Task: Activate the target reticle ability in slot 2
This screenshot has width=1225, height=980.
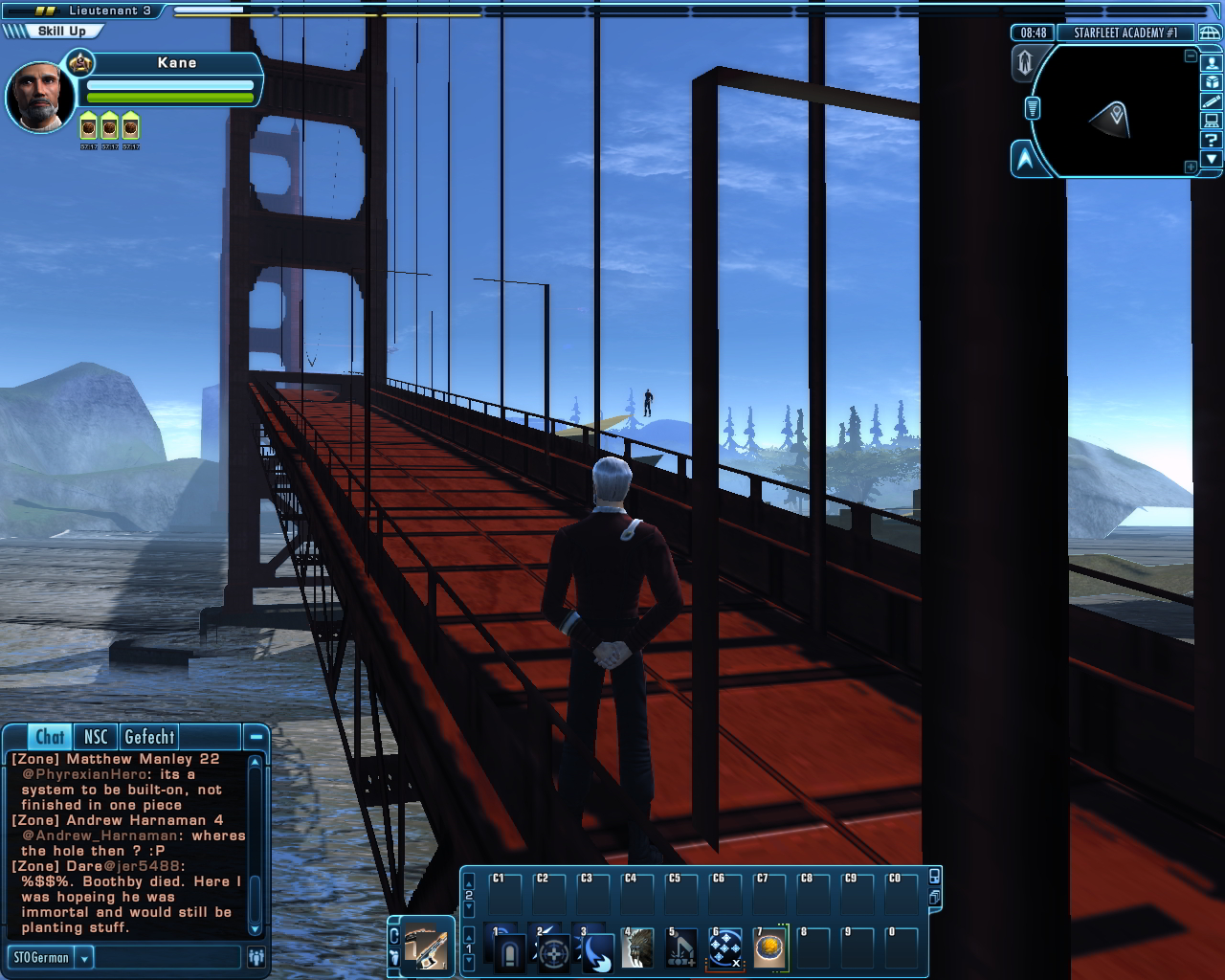Action: pos(552,950)
